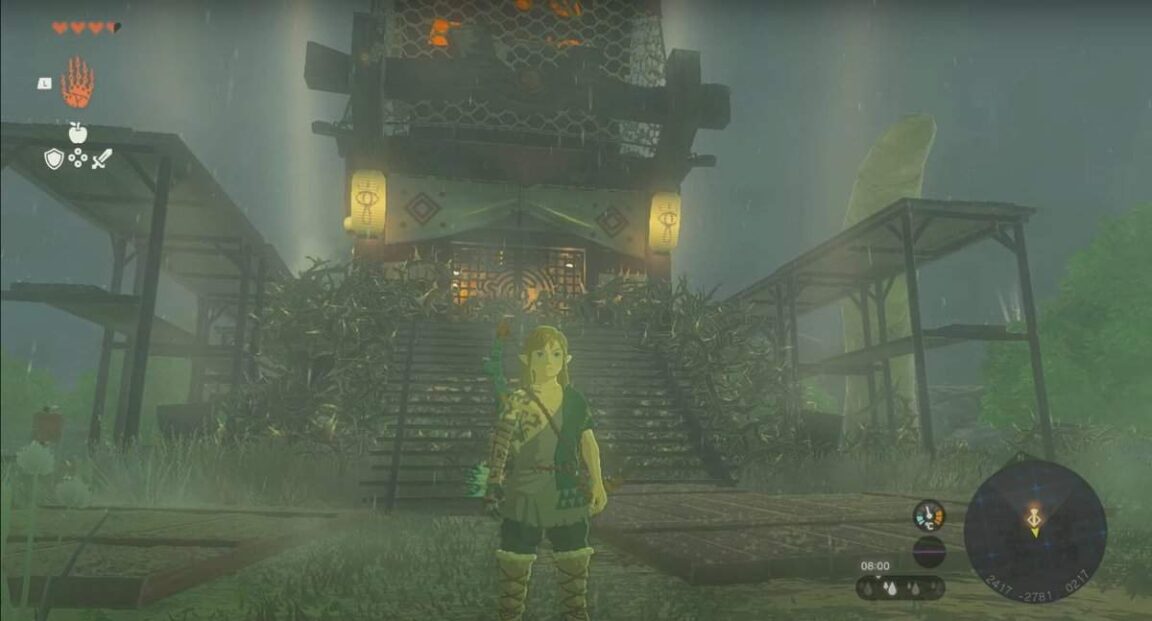Activate the orange hand arm ability
Image resolution: width=1152 pixels, height=621 pixels.
tap(77, 83)
